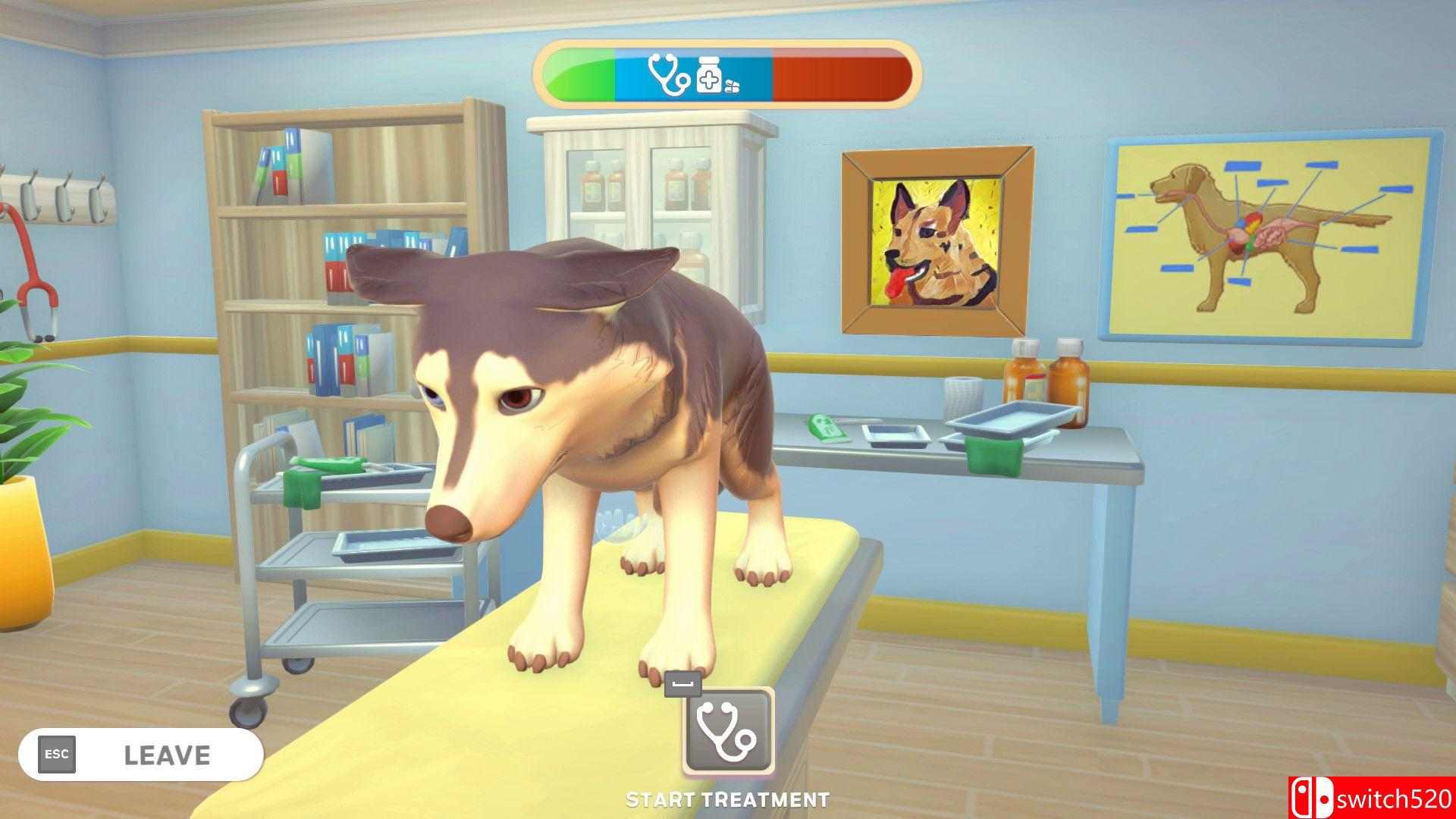Toggle the blue treatment segment of the status bar
This screenshot has height=819, width=1456.
(694, 74)
